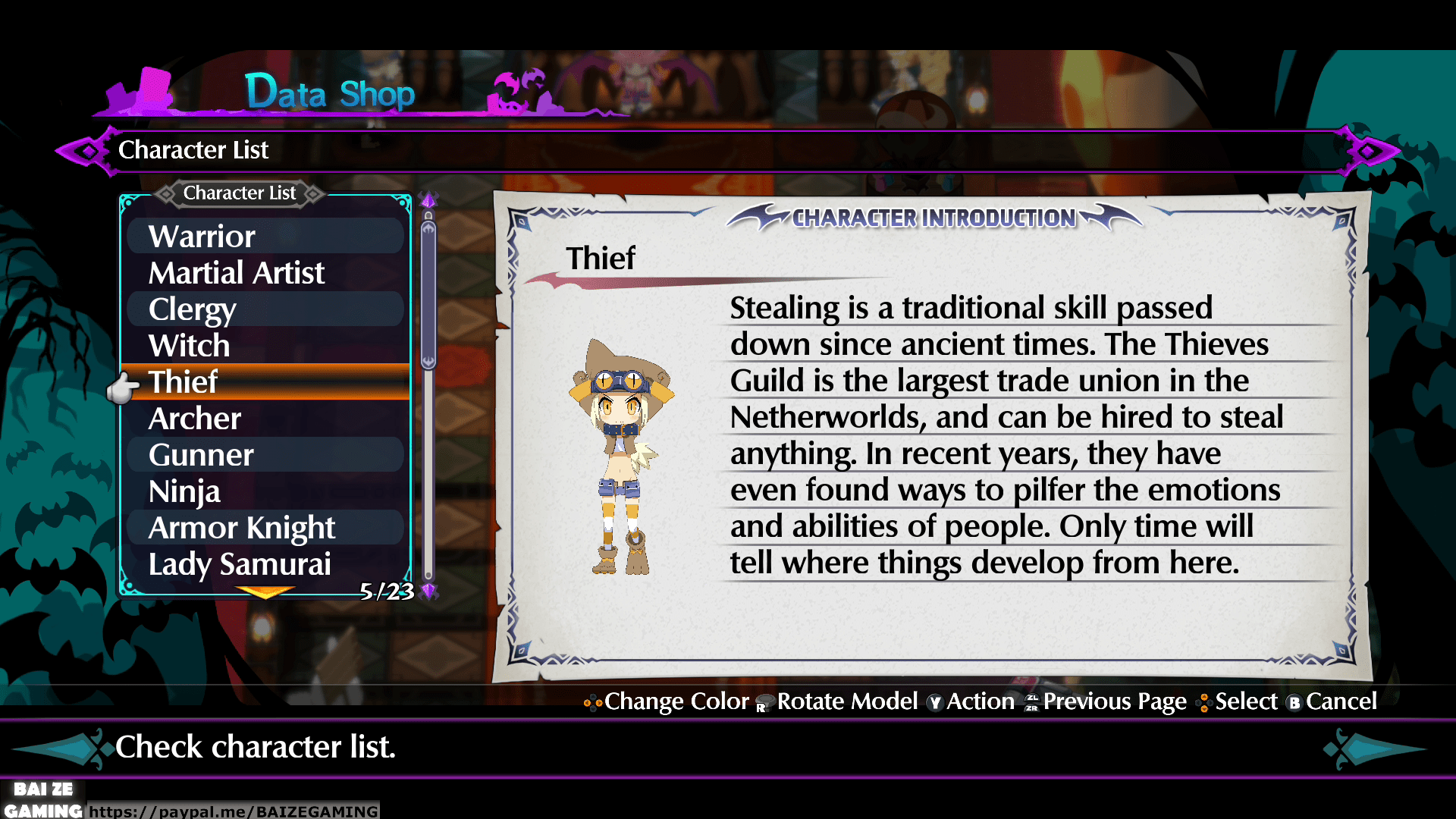Click the analog stick Select icon
Viewport: 1456px width, 819px height.
coord(1203,704)
